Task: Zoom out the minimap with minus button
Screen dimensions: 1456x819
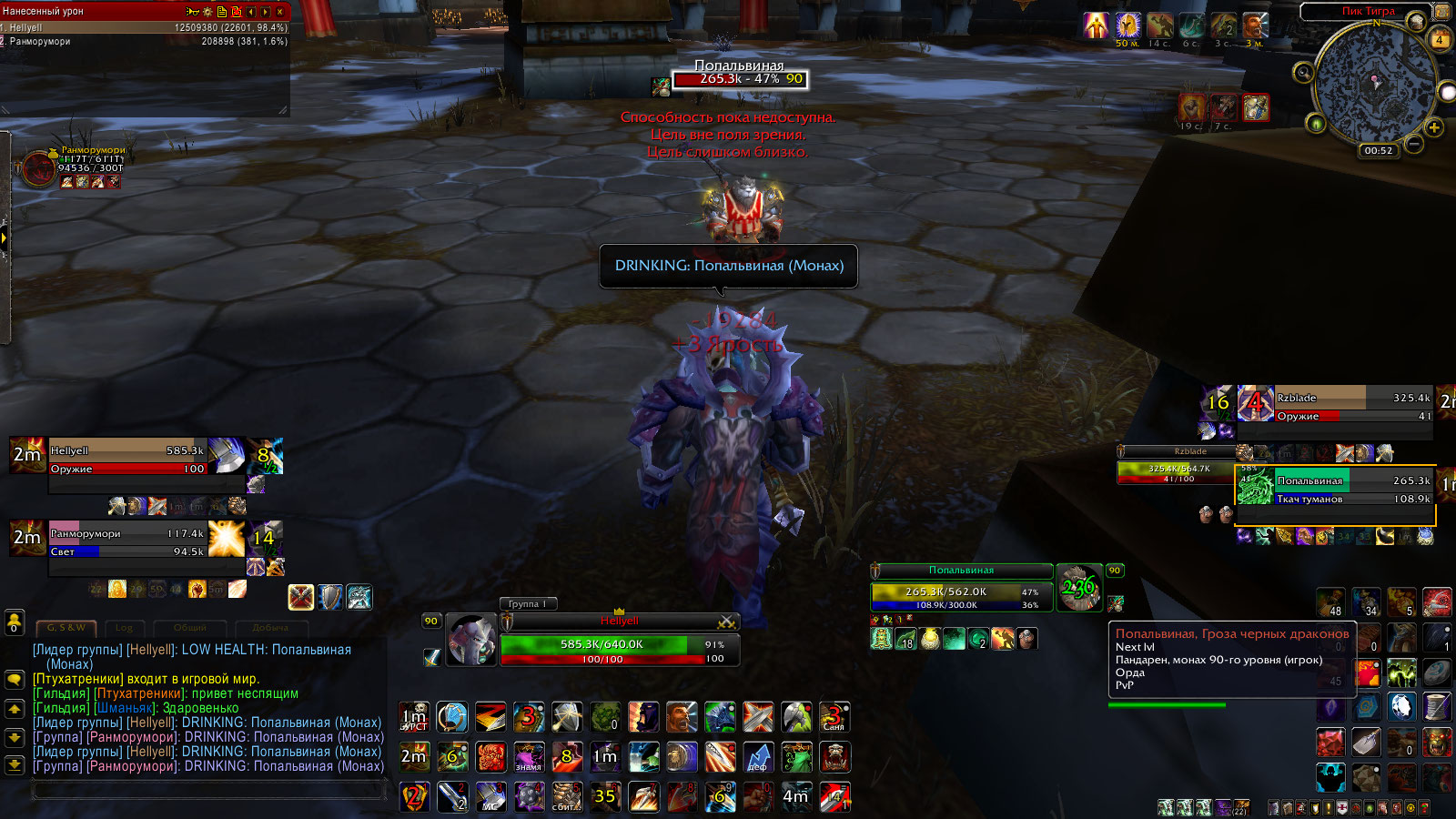Action: point(1413,144)
